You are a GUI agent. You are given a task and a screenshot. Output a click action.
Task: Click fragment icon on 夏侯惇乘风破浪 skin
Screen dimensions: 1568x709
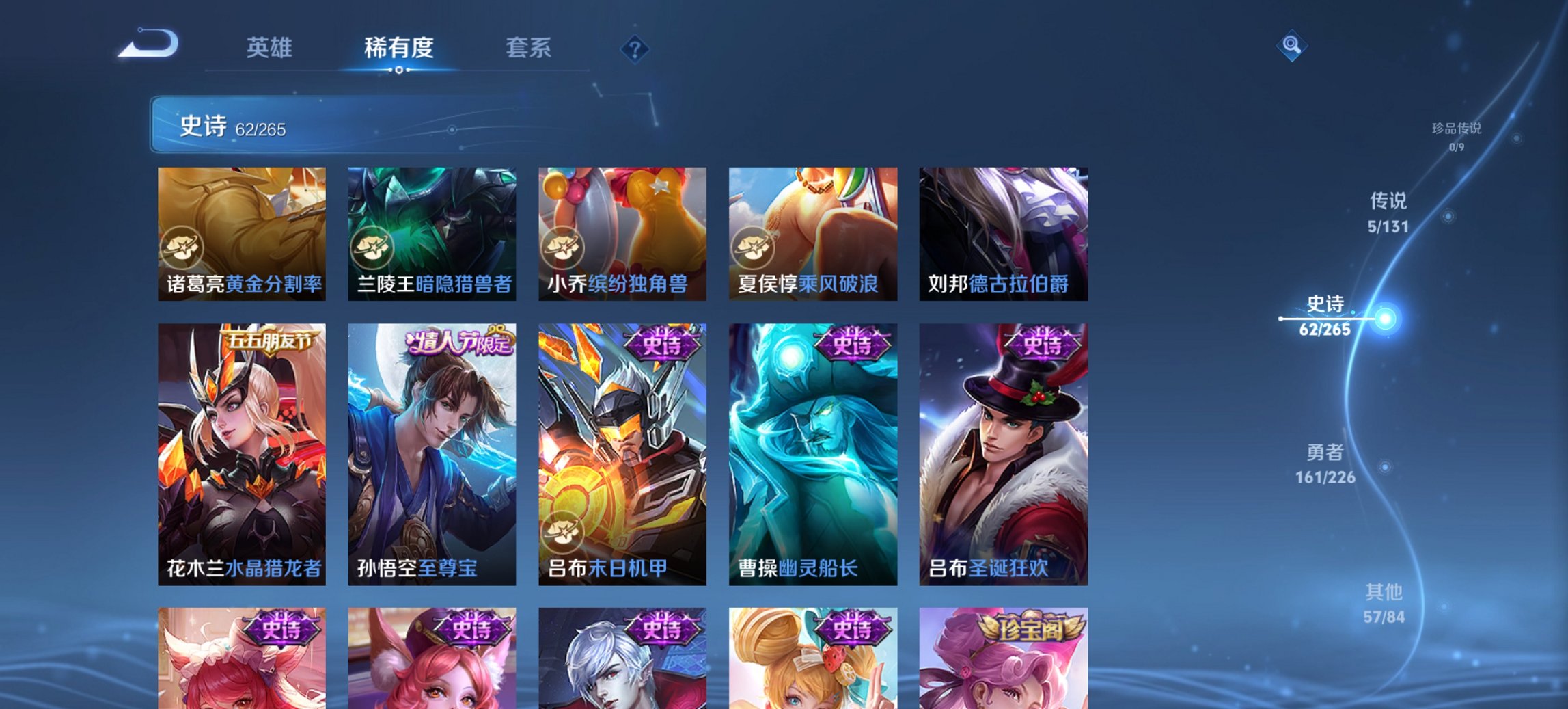coord(754,245)
